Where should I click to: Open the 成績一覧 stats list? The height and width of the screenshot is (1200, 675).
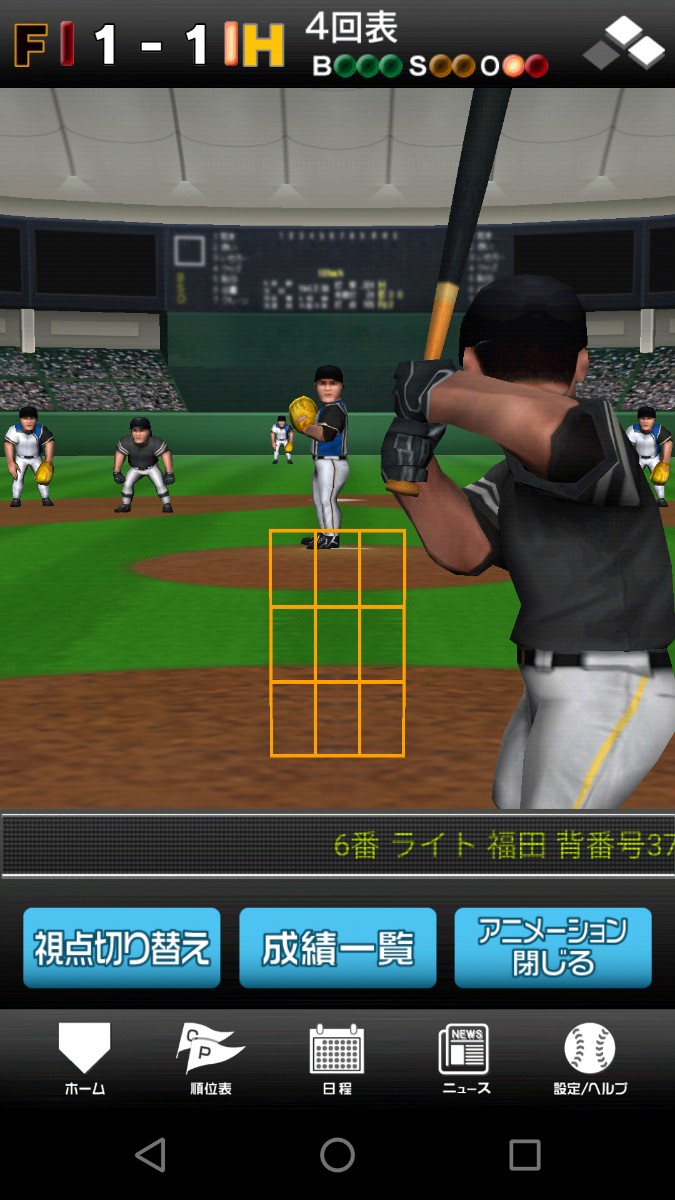click(338, 947)
